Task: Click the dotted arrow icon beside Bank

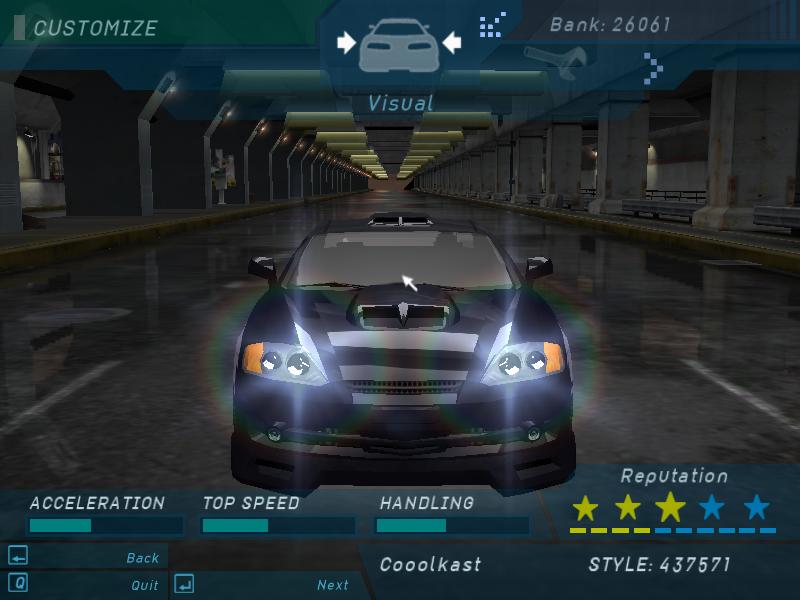Action: tap(493, 24)
